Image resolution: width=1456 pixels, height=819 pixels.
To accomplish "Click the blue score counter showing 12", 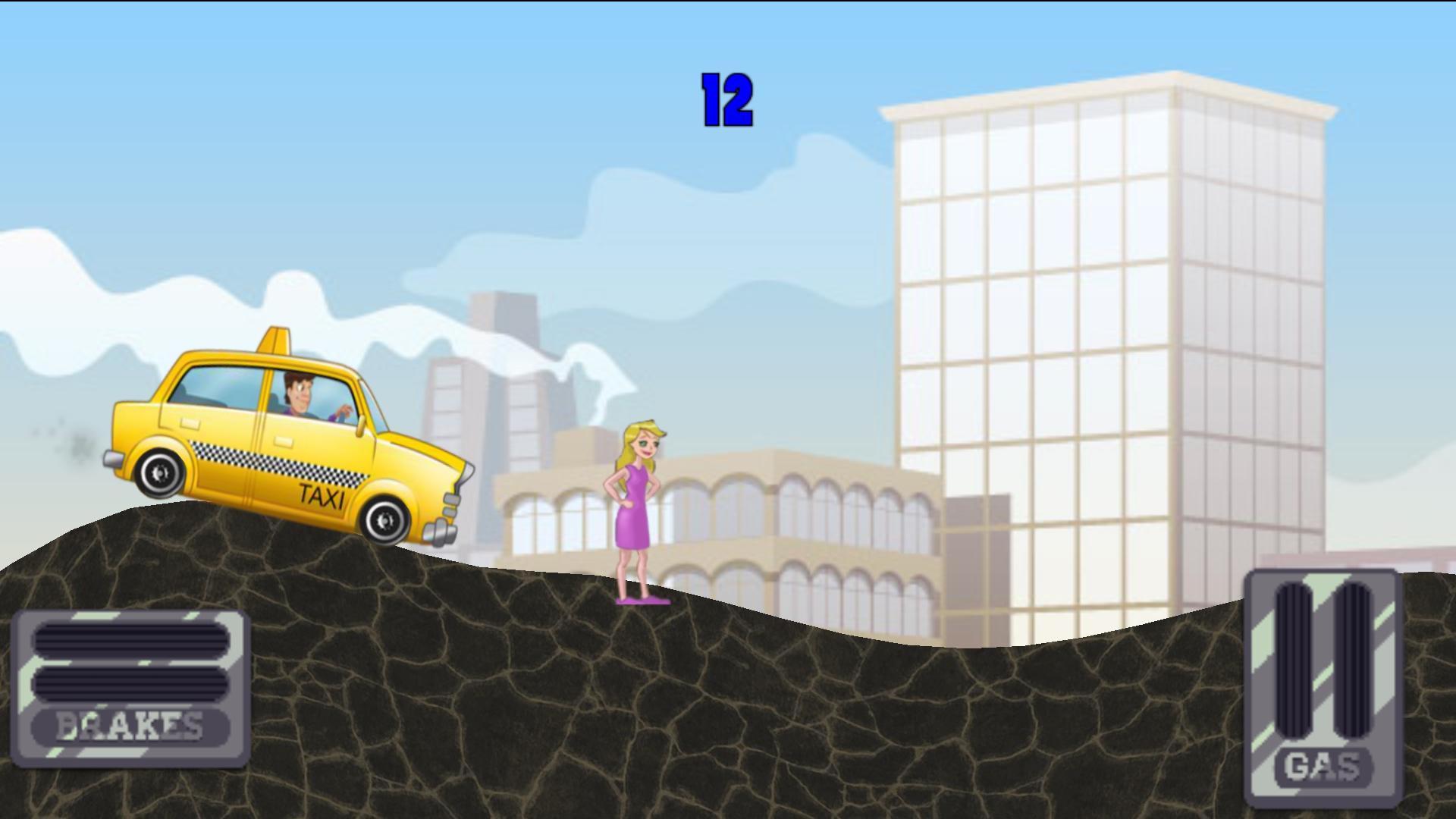I will click(726, 99).
